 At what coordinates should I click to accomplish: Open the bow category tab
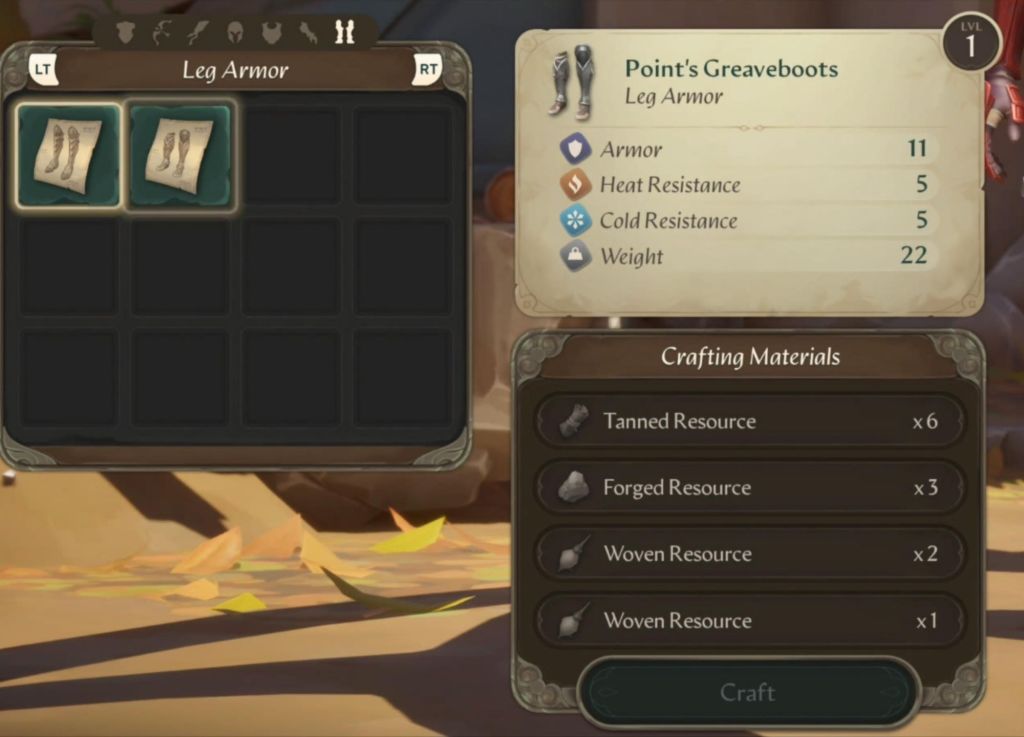click(x=161, y=33)
